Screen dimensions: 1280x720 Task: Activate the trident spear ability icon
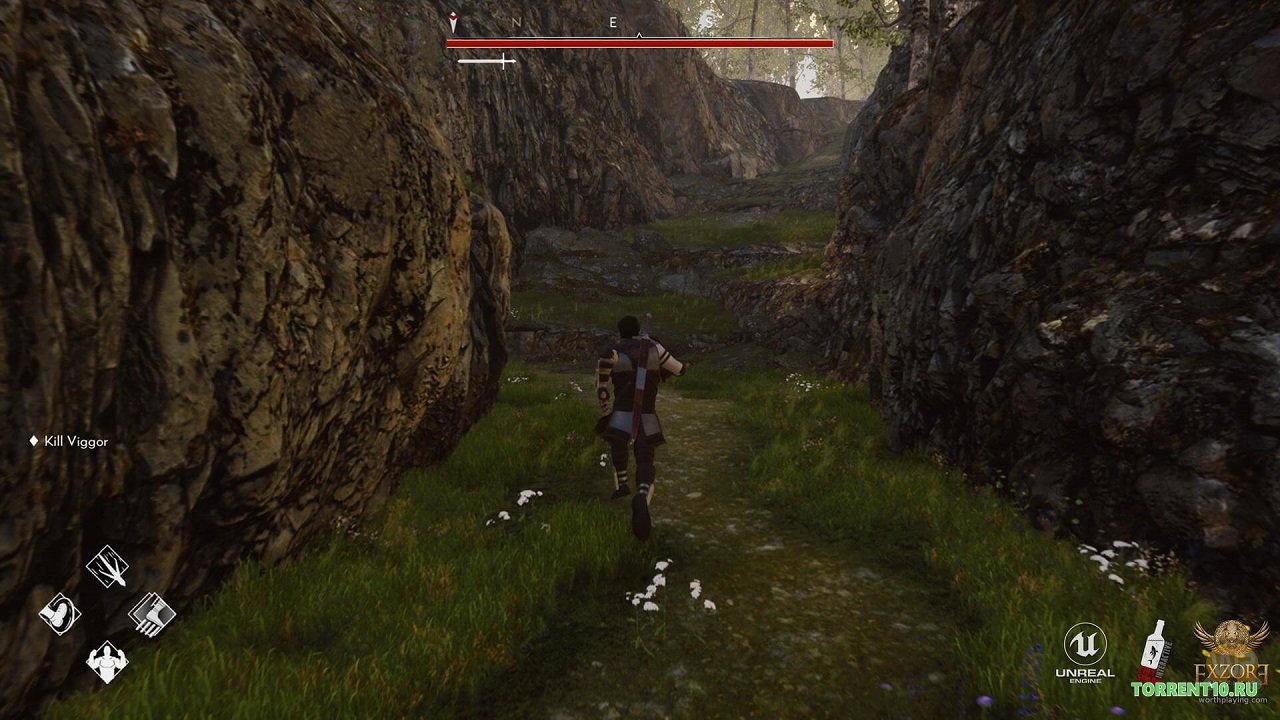107,567
